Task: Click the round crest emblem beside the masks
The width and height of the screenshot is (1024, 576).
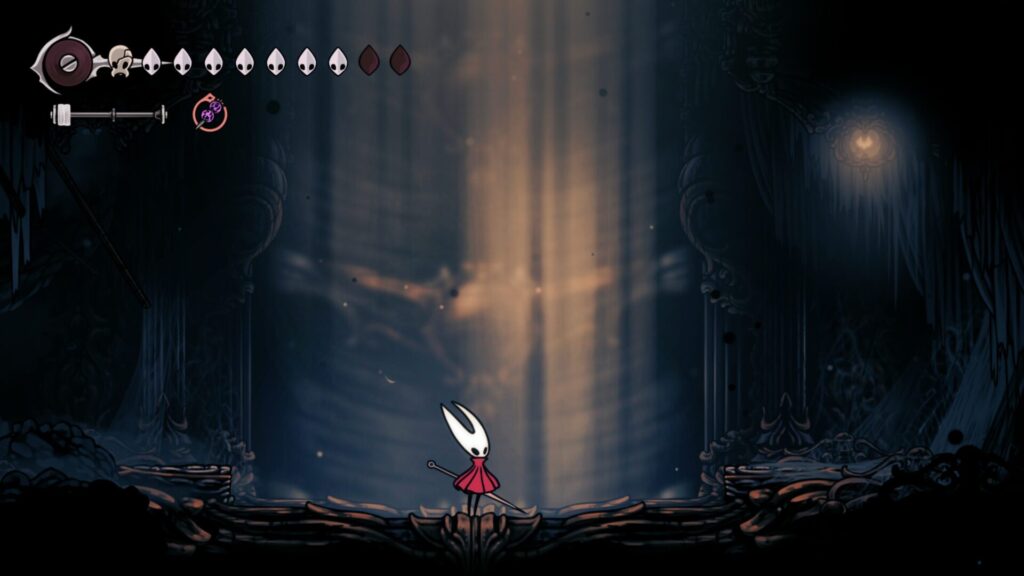Action: click(70, 61)
